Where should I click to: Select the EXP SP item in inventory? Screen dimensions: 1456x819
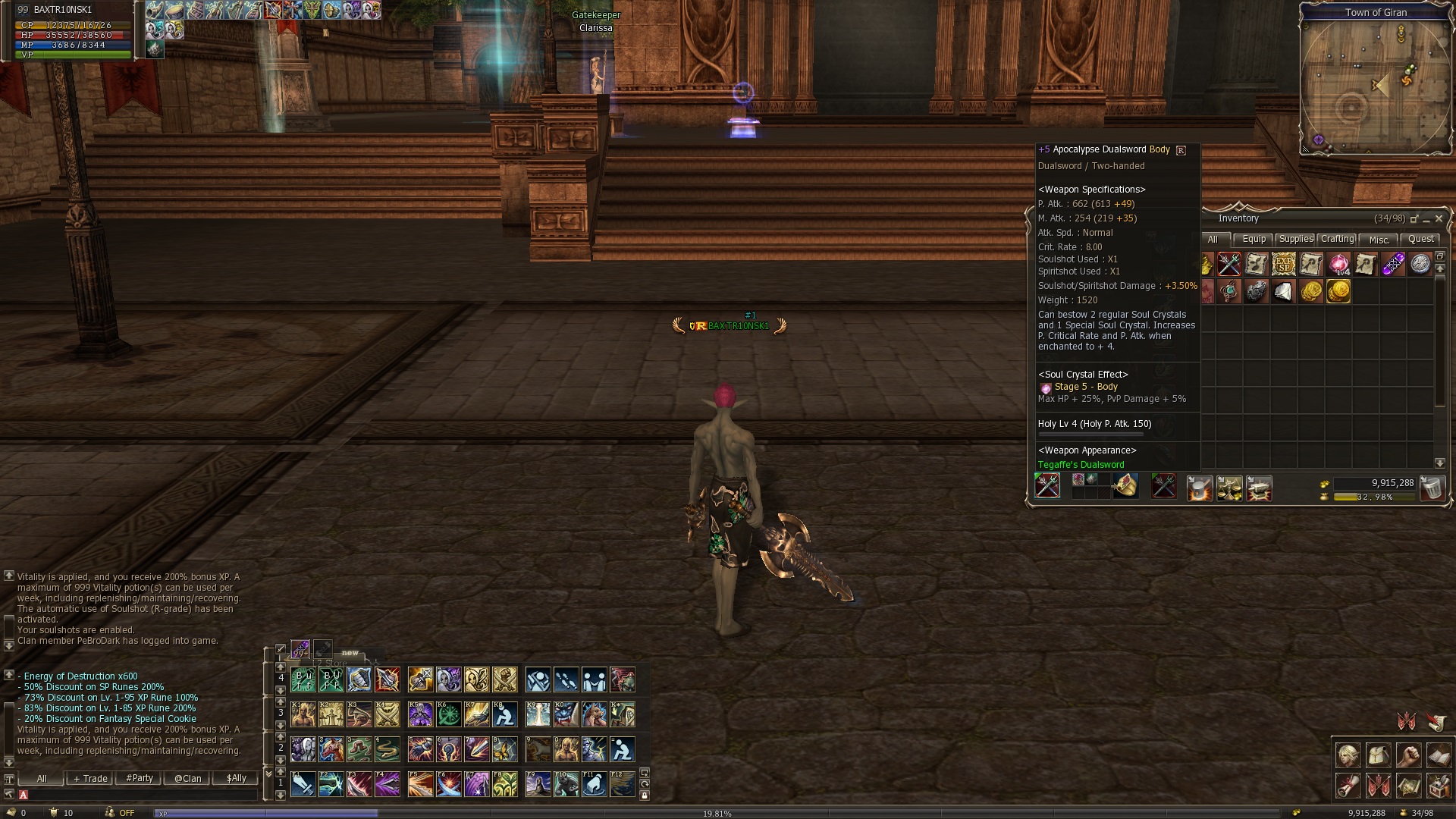[x=1283, y=264]
